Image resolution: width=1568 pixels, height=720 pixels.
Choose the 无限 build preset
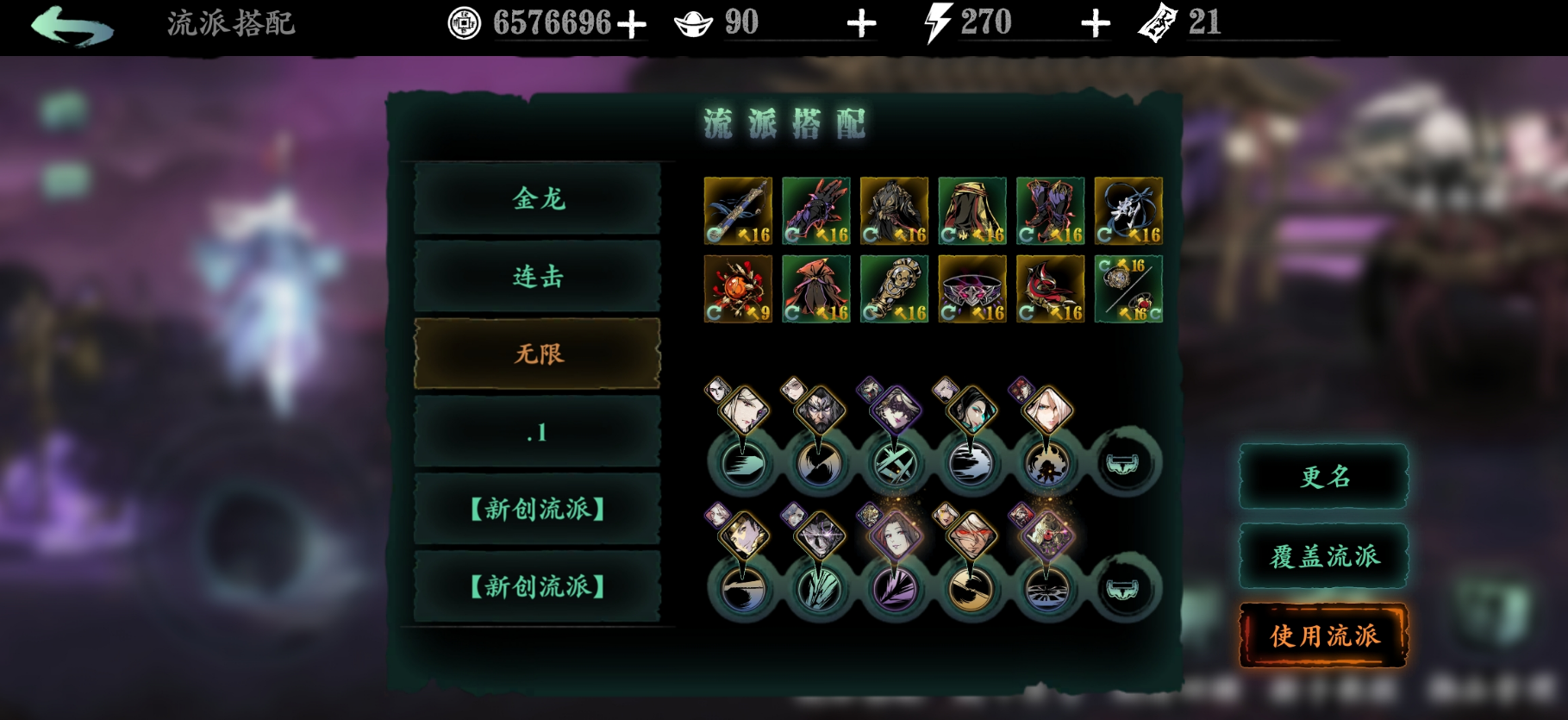[x=538, y=354]
